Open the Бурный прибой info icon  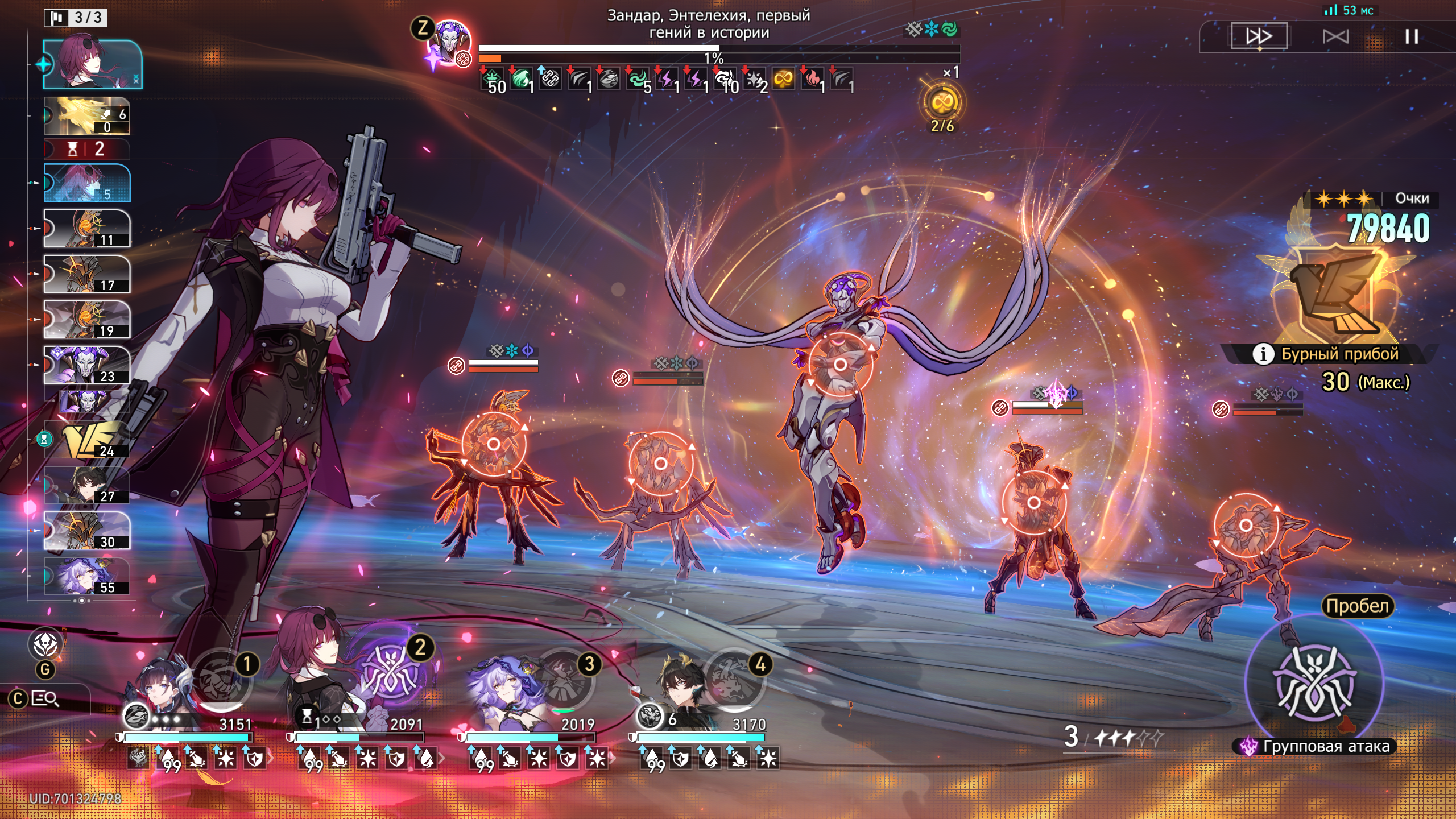point(1263,354)
